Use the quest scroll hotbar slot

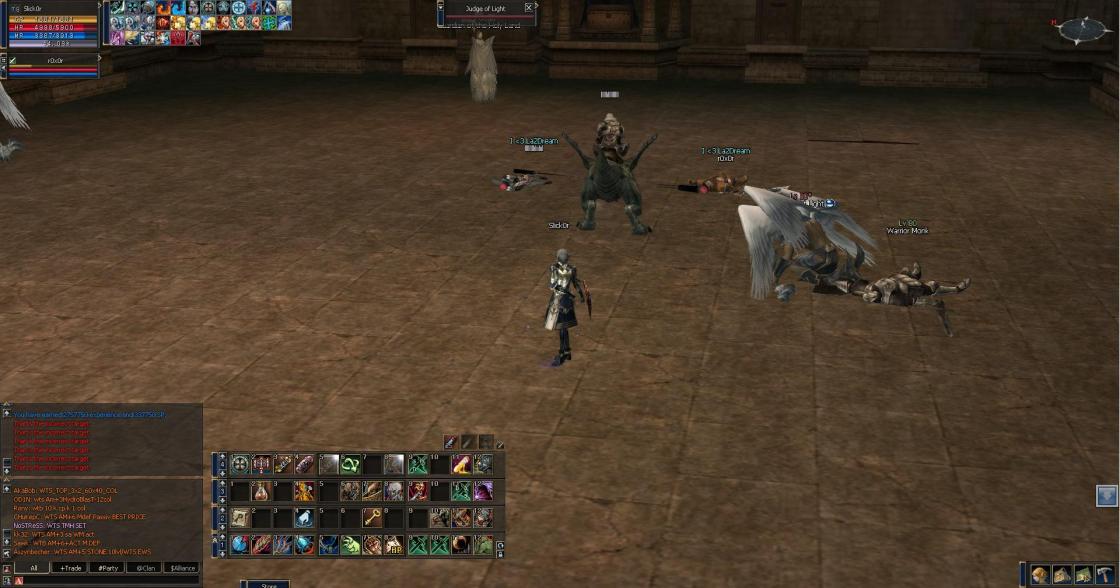coord(240,518)
